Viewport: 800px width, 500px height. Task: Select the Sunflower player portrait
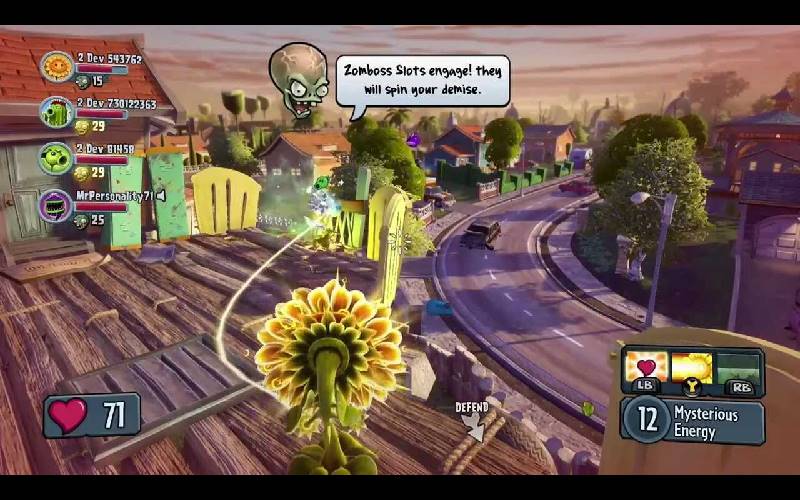tap(57, 67)
